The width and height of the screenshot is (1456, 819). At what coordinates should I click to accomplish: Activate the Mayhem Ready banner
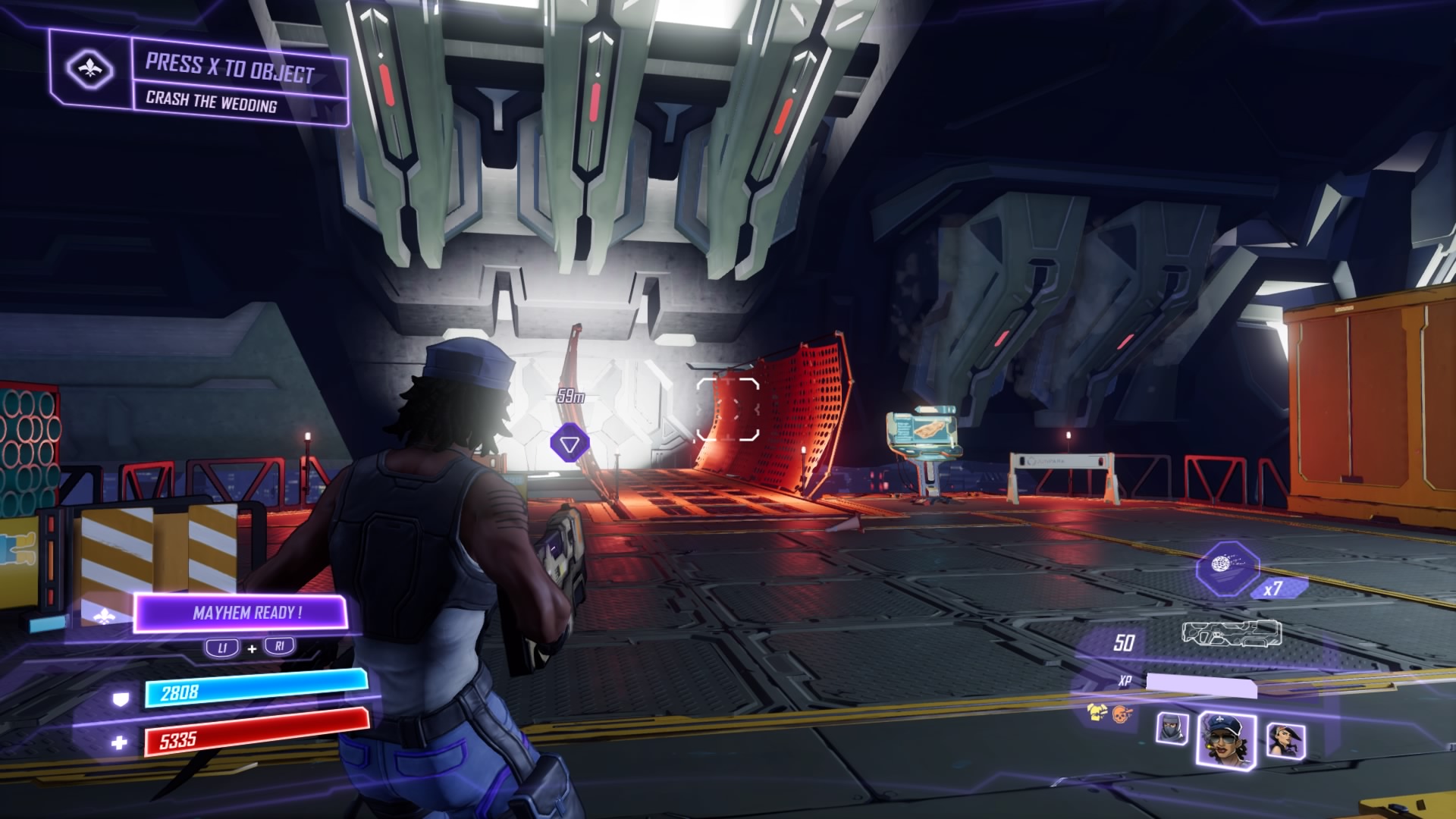pos(242,613)
